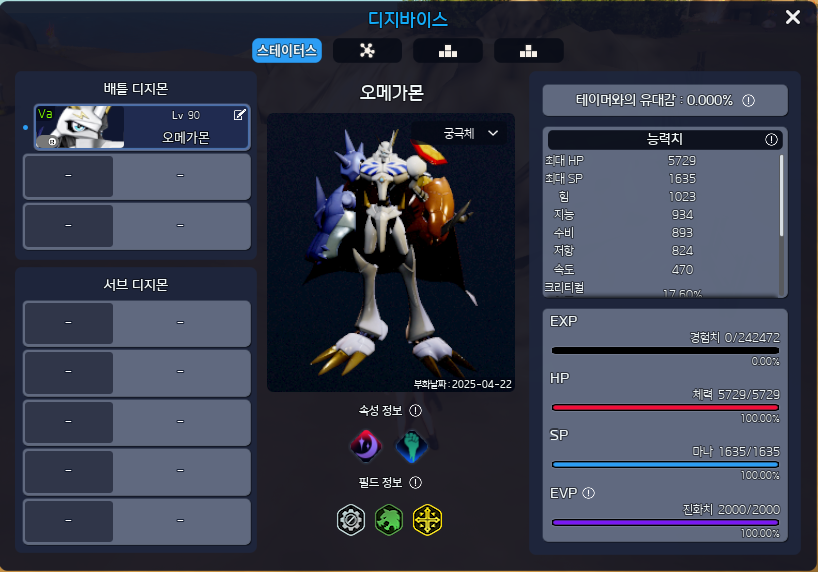The image size is (818, 572).
Task: Show the 능력치 info tooltip
Action: [771, 140]
